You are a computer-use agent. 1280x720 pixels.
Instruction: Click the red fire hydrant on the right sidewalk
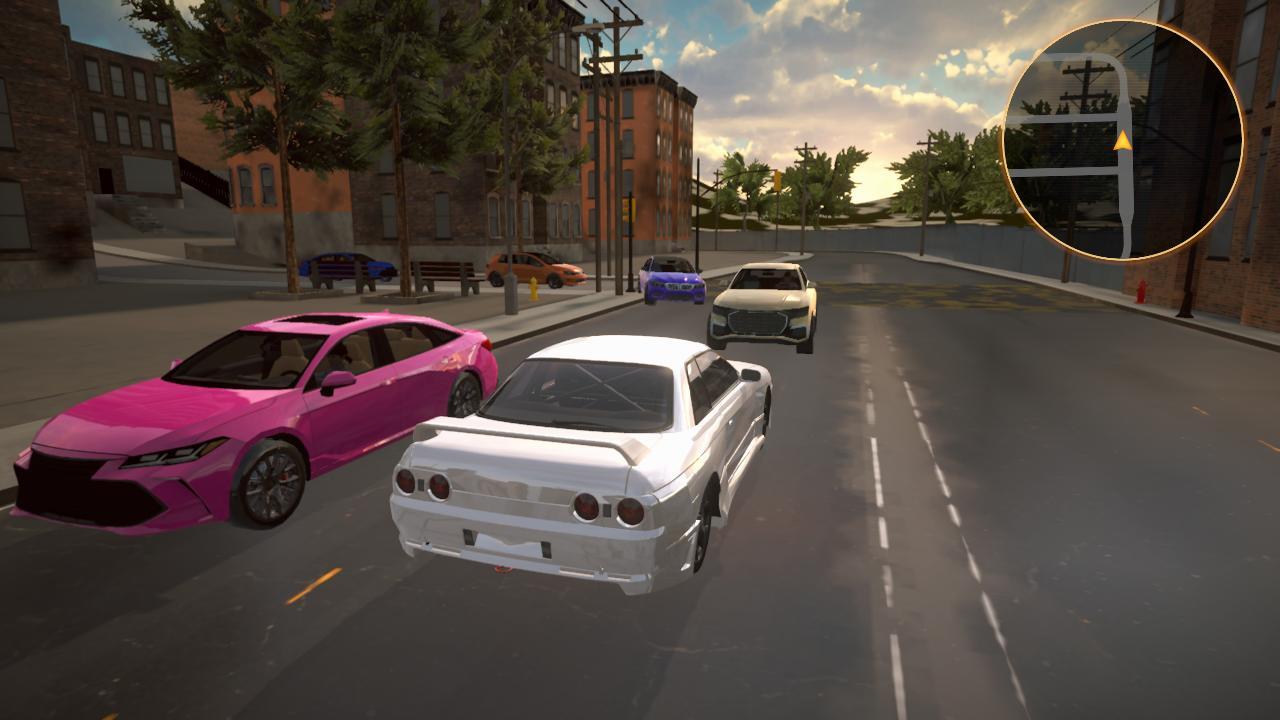(1141, 291)
